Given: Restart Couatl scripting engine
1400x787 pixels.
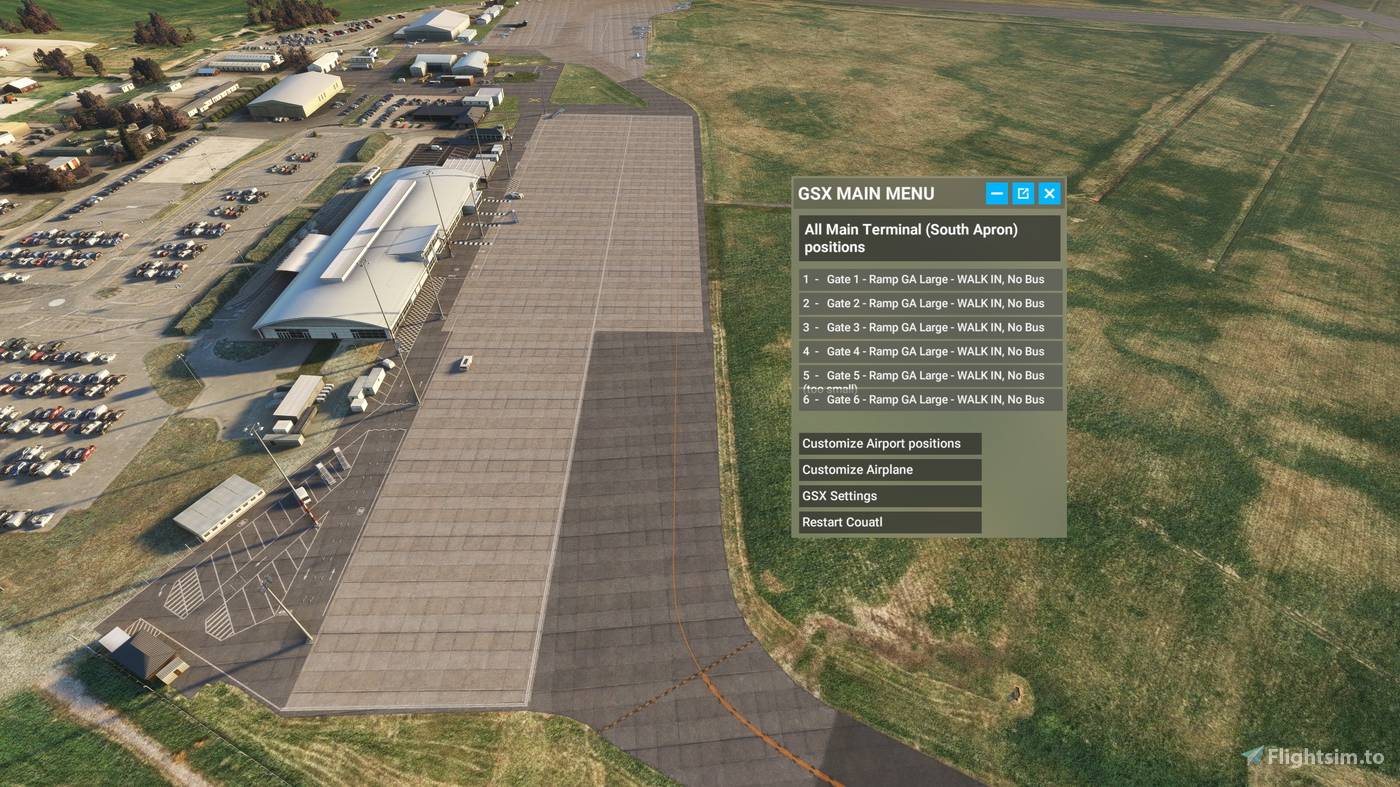Looking at the screenshot, I should click(x=889, y=521).
